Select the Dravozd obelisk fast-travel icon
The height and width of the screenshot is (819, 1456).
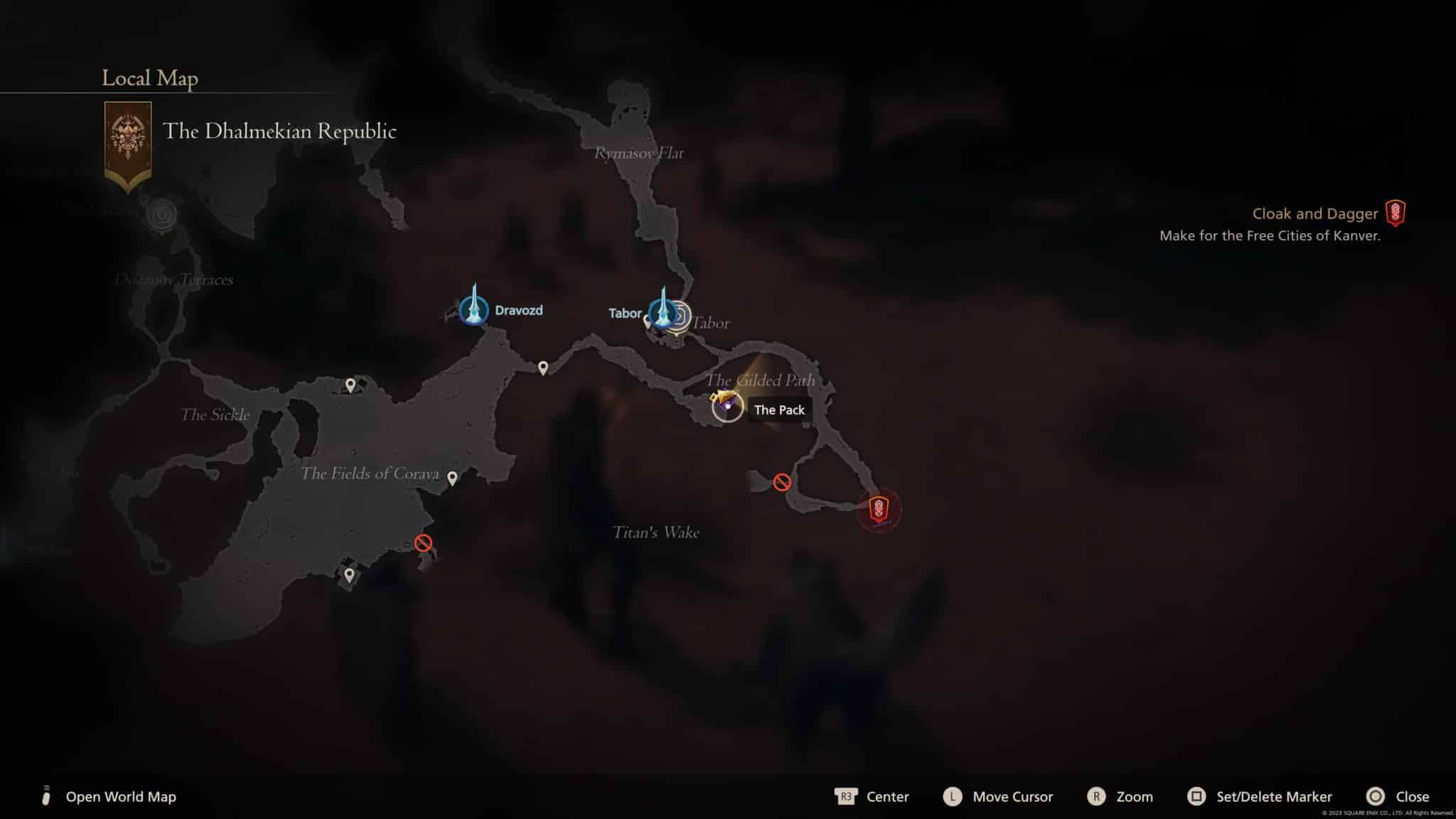click(x=475, y=309)
